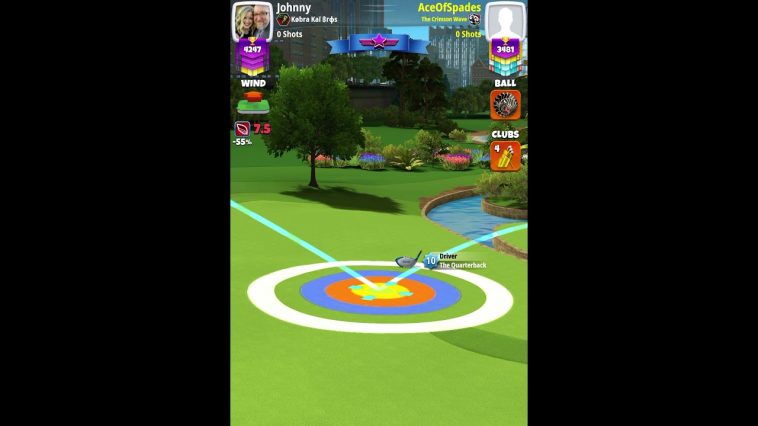Click The Crimson Wave clan emblem
The width and height of the screenshot is (758, 426).
point(474,19)
